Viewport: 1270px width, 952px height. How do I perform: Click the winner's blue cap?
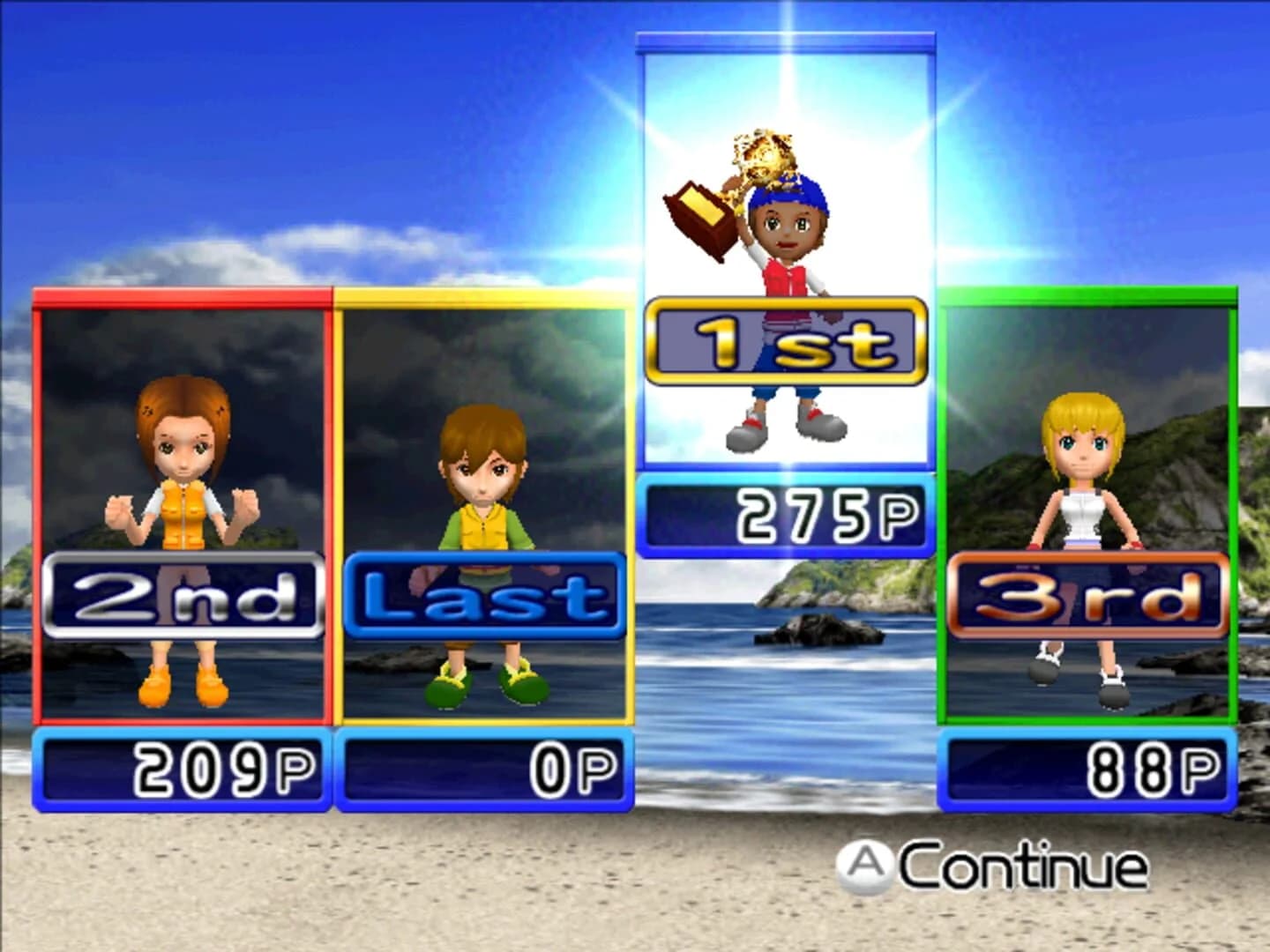pyautogui.click(x=789, y=196)
